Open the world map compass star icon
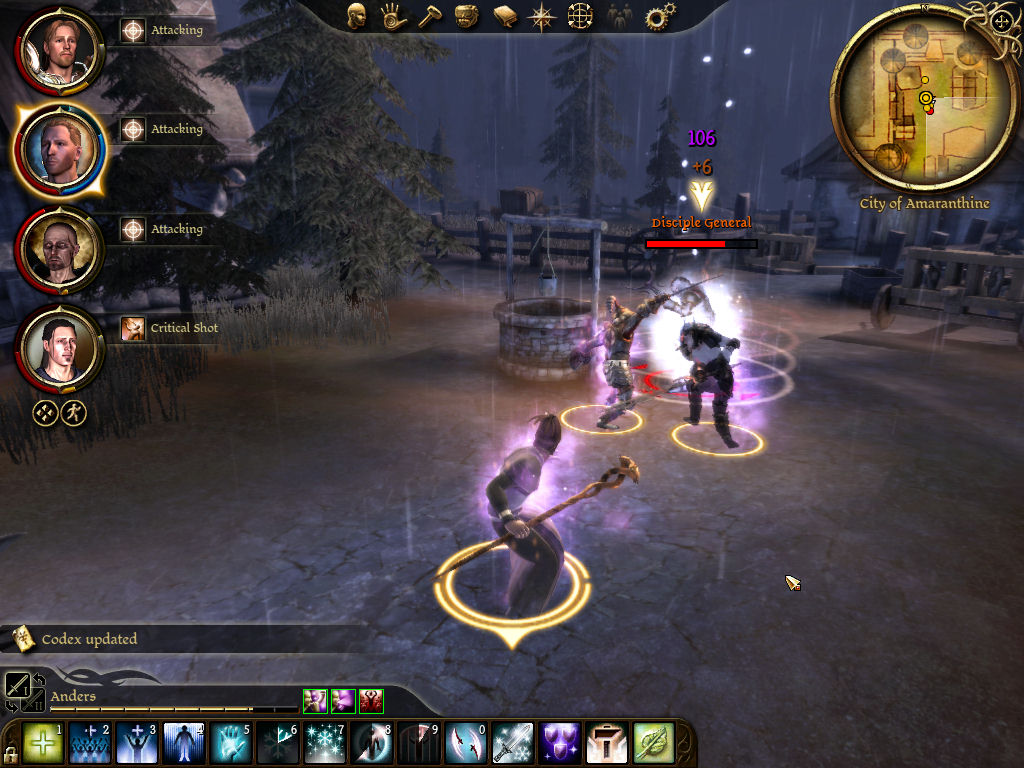Viewport: 1024px width, 768px height. pos(542,16)
